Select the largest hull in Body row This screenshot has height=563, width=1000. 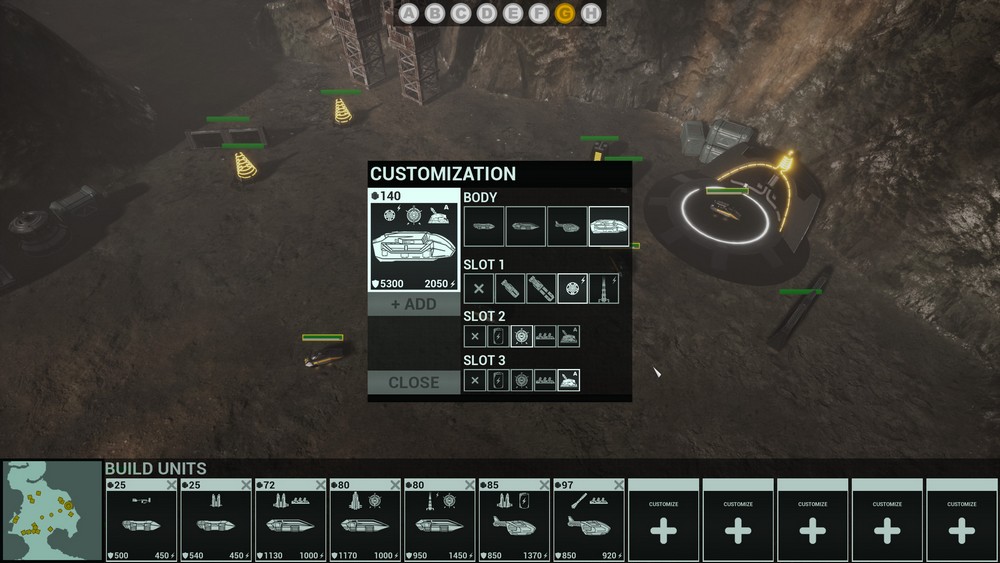[x=609, y=226]
